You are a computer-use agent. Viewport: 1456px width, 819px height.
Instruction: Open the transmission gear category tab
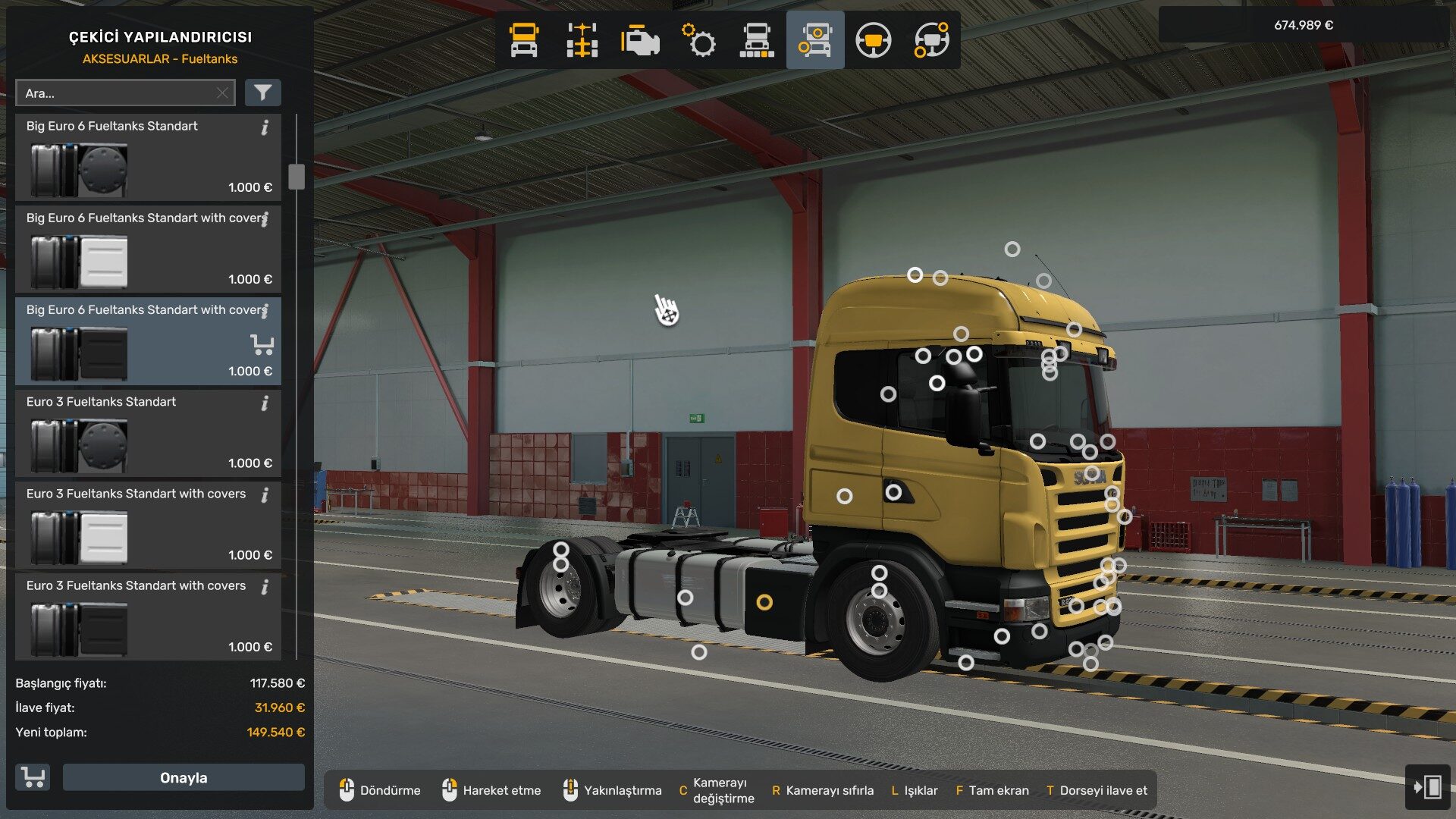tap(698, 40)
